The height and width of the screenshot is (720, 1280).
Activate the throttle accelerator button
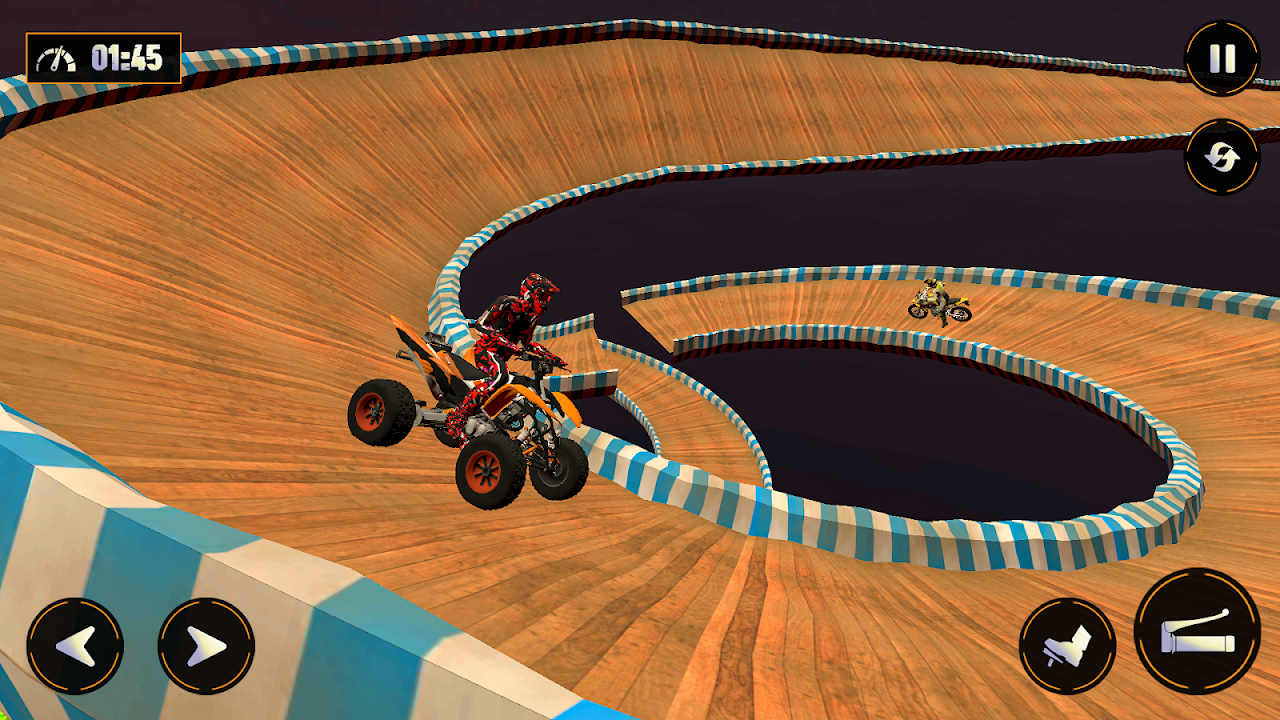click(1197, 632)
